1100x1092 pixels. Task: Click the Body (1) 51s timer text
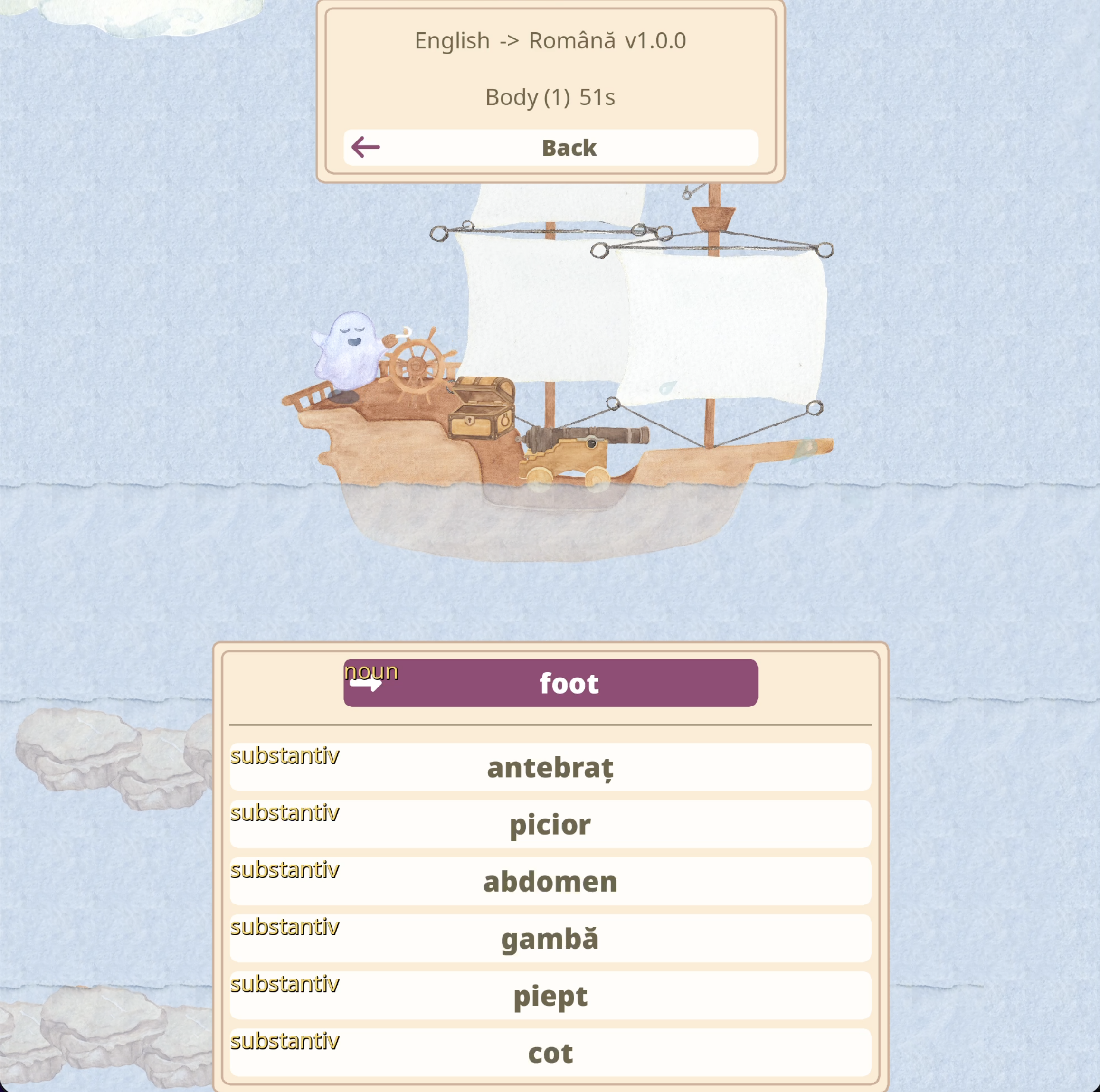tap(550, 96)
